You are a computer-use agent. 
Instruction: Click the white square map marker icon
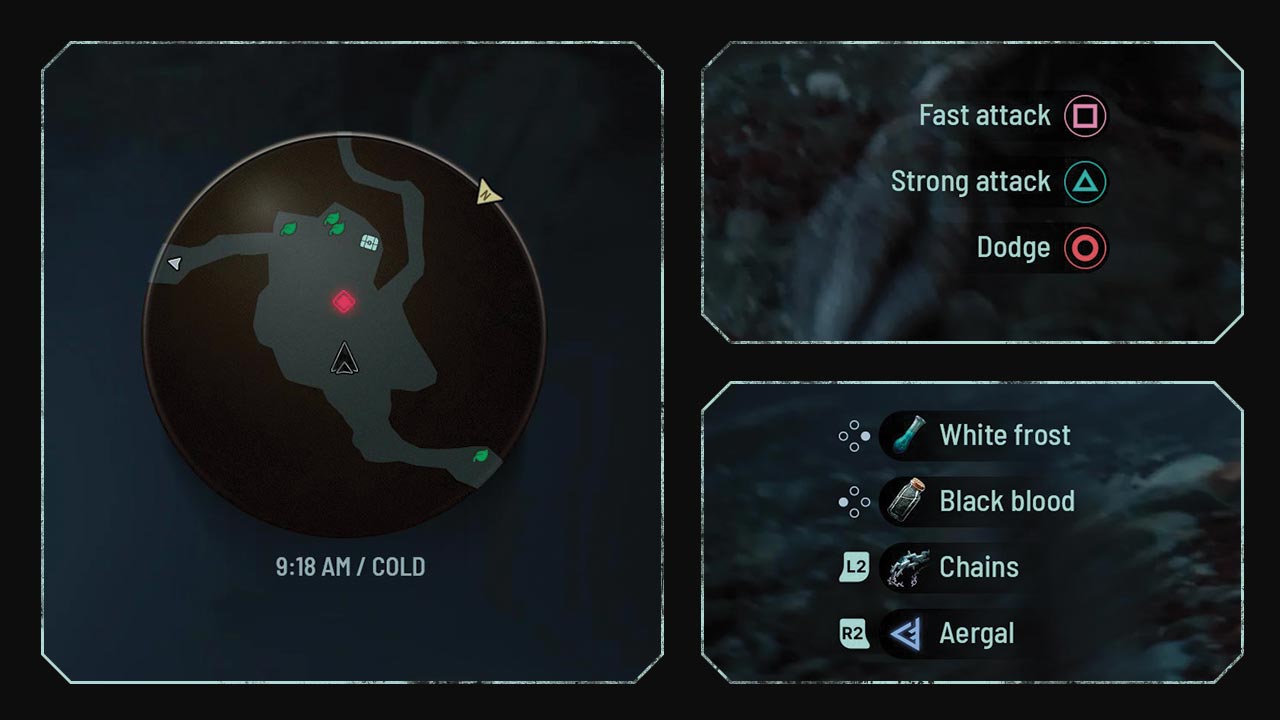[369, 241]
